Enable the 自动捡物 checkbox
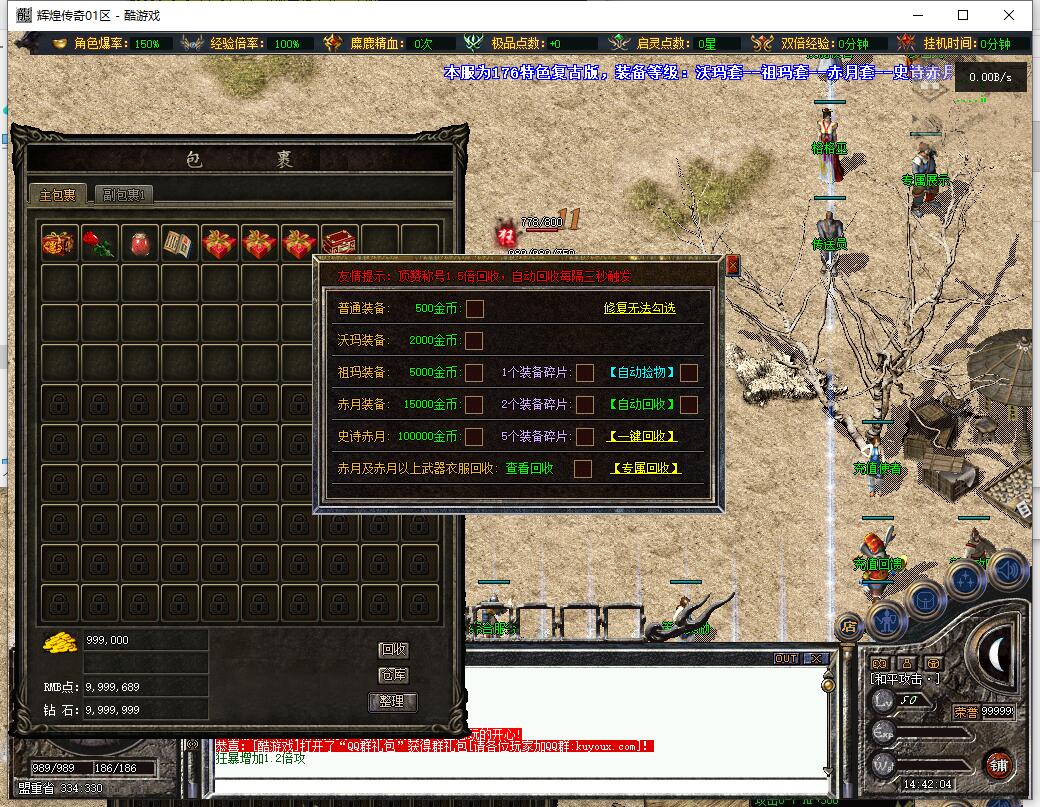 click(x=689, y=373)
